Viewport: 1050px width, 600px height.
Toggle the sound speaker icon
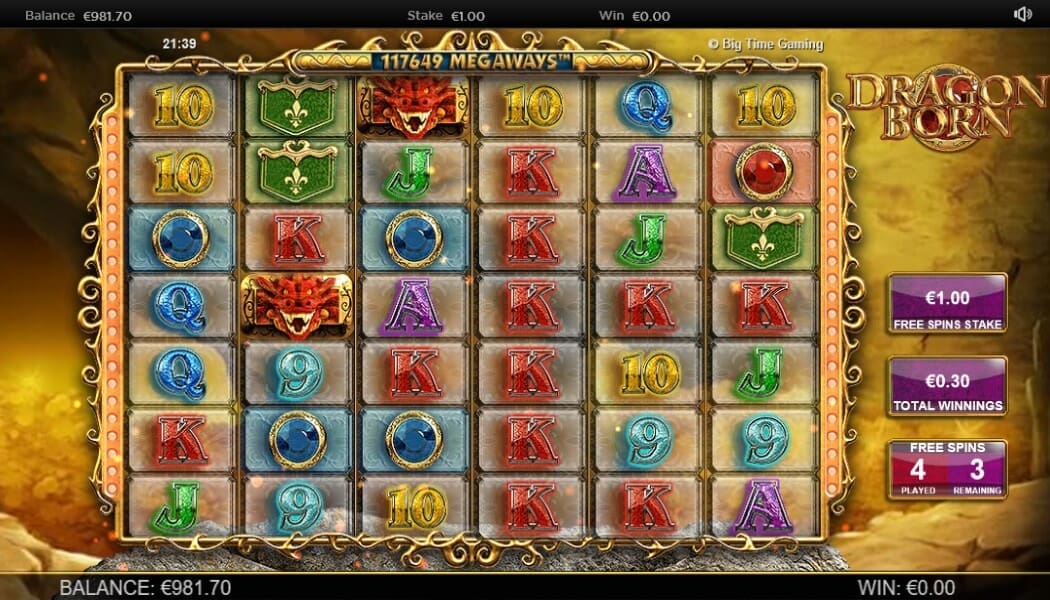coord(1022,14)
